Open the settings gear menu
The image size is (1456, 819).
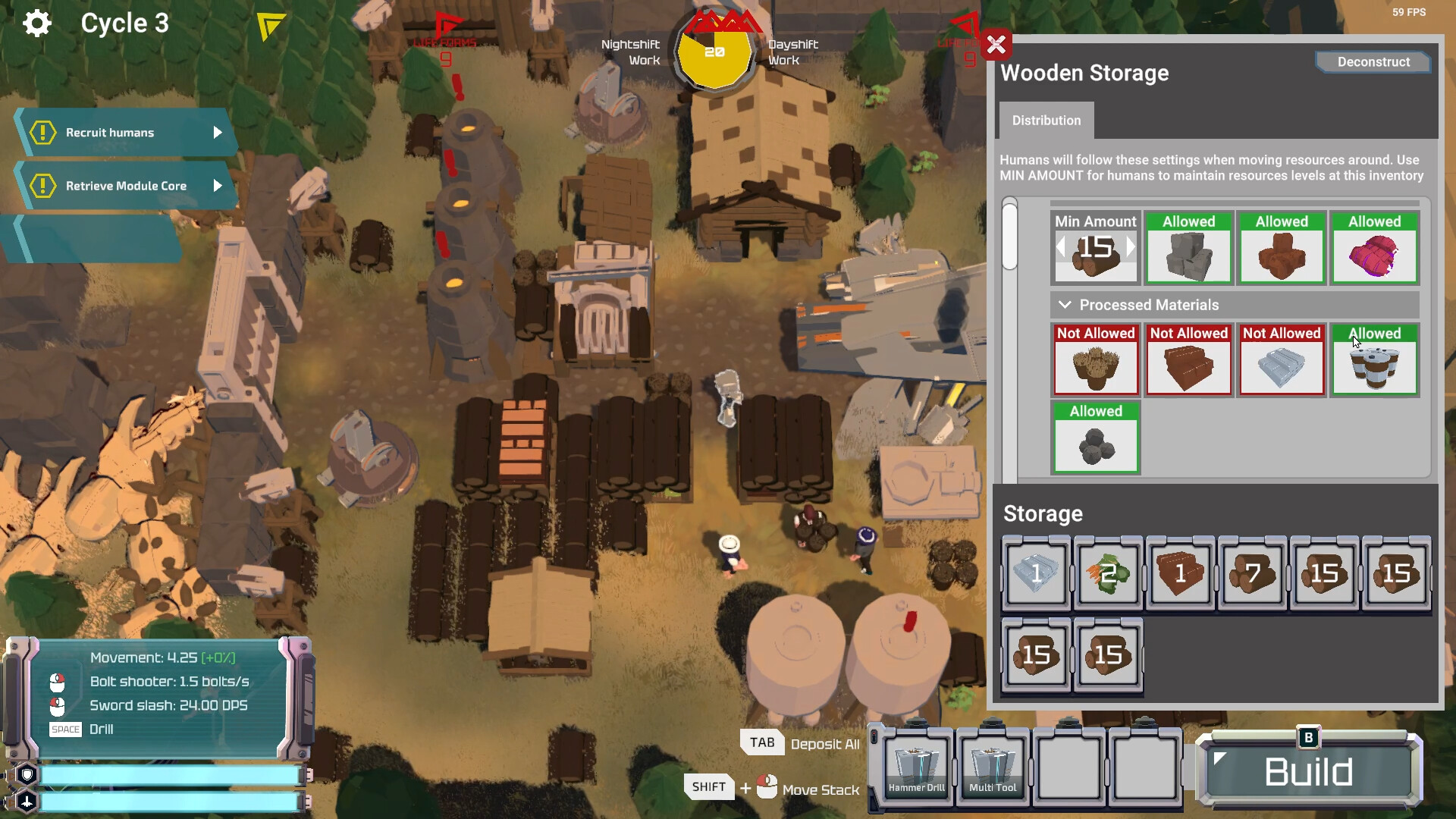[x=36, y=23]
